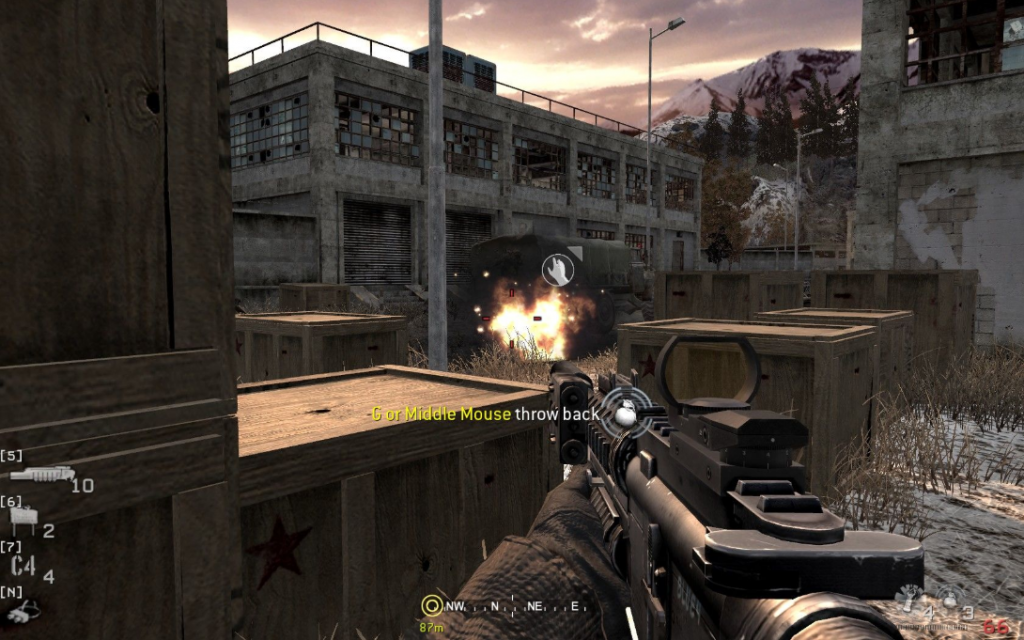Select the grenade launcher inventory icon

tap(42, 474)
